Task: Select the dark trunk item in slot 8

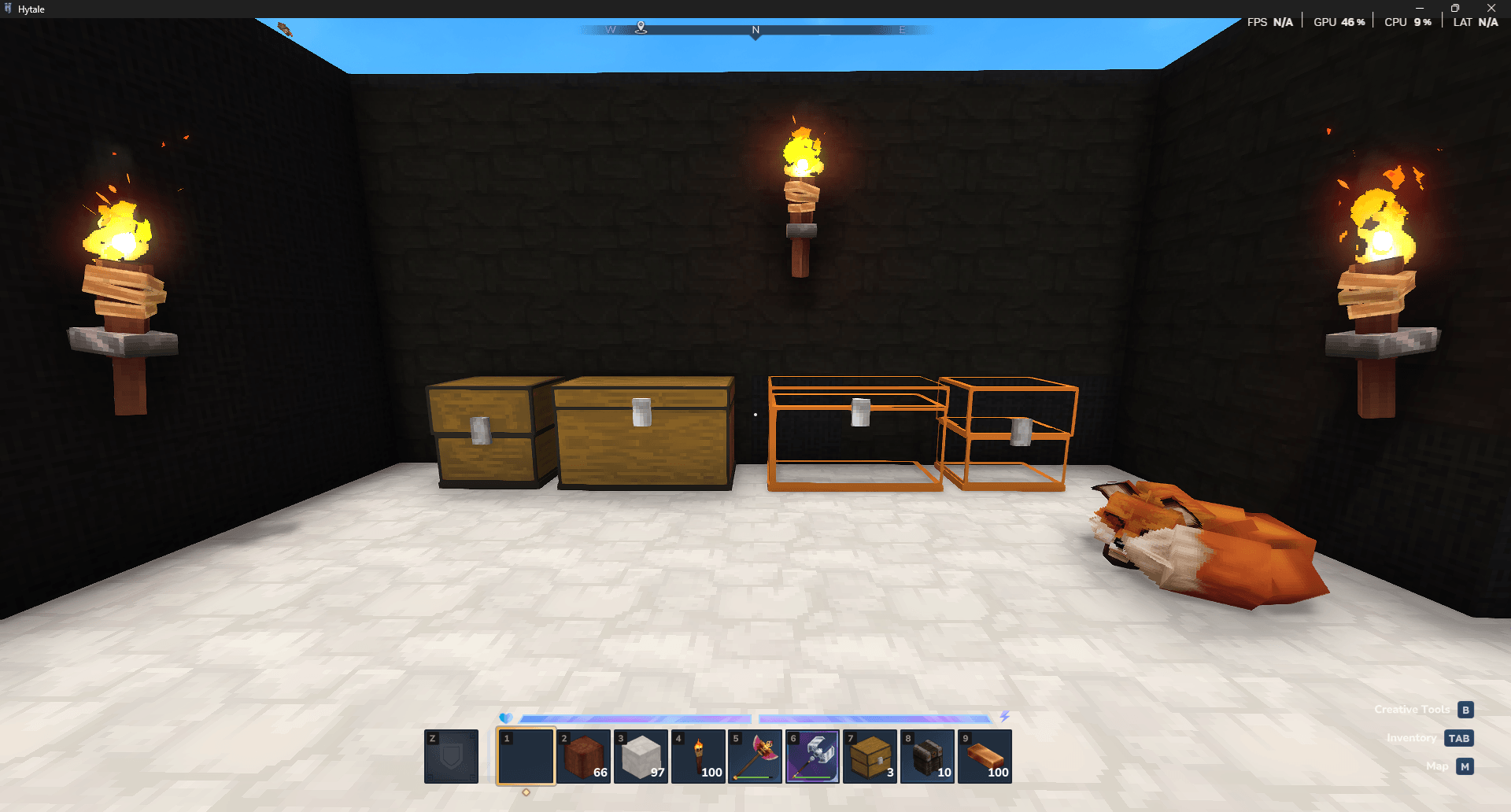Action: coord(928,757)
